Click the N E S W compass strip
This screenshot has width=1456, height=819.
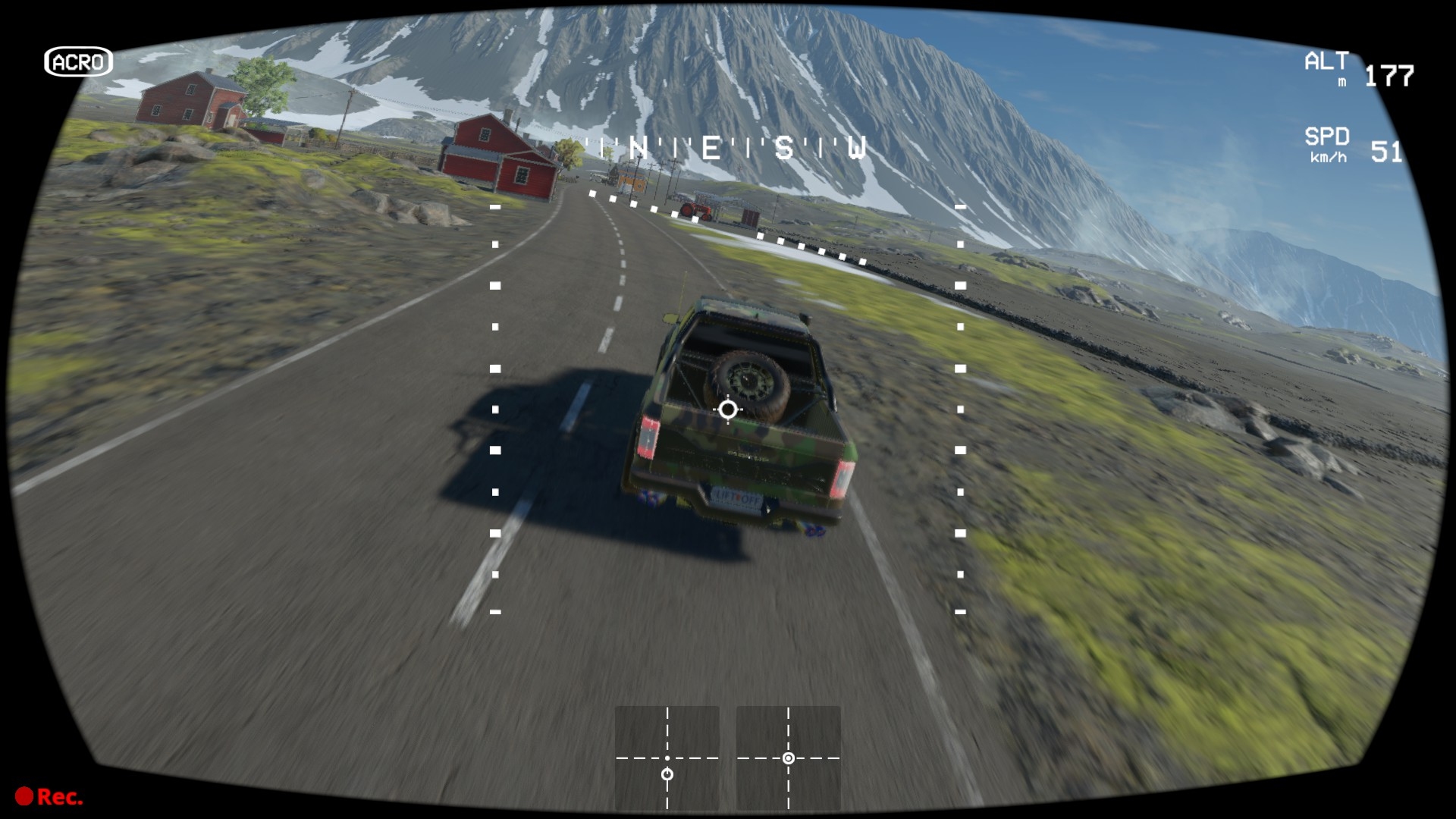728,149
